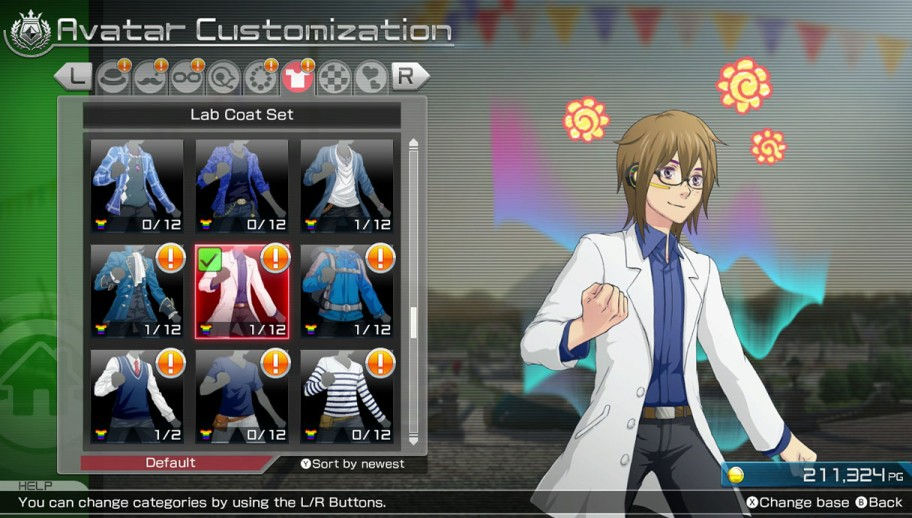This screenshot has height=518, width=912.
Task: Choose the blue coat with white scarf outfit
Action: [137, 291]
